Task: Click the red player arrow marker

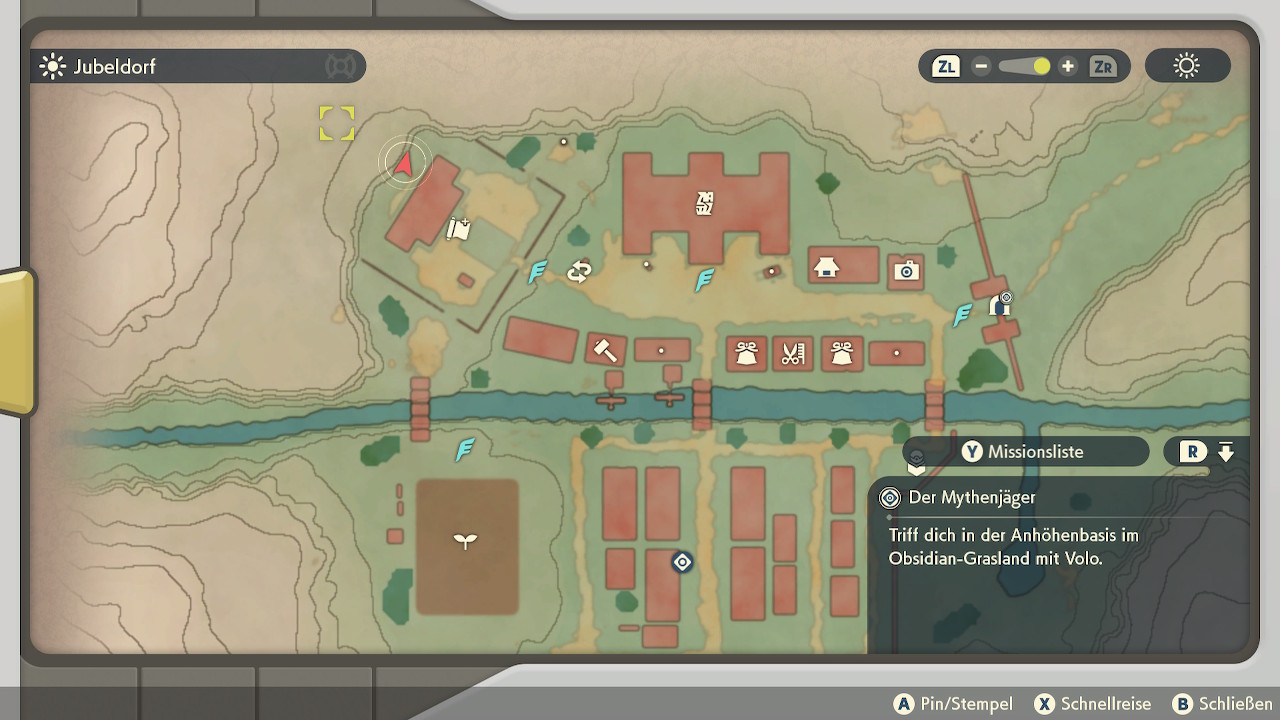Action: 404,162
